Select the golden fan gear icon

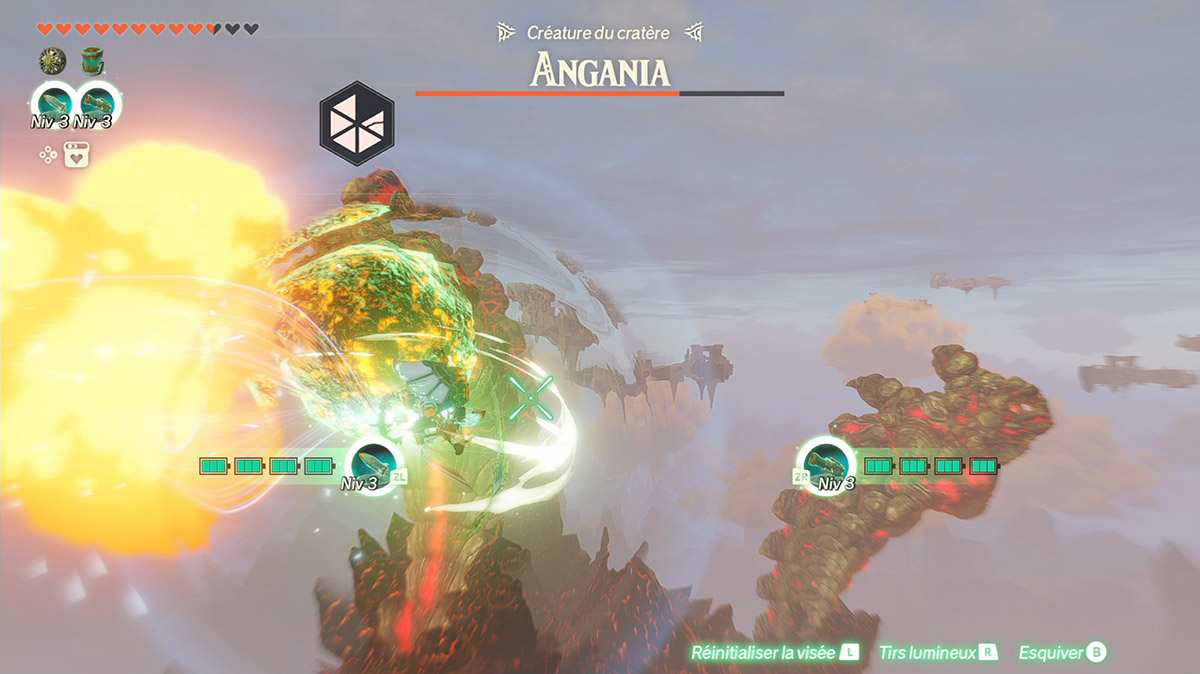tap(52, 62)
